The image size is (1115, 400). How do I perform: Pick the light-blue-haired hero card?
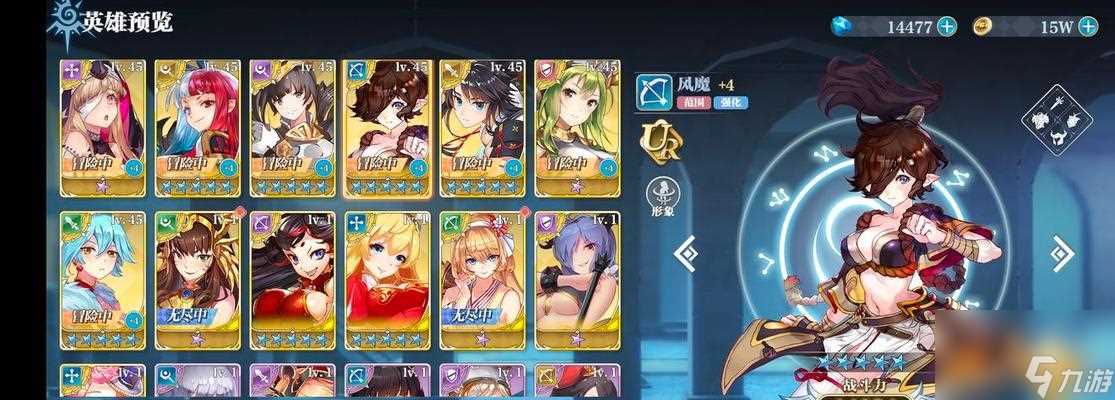point(101,278)
